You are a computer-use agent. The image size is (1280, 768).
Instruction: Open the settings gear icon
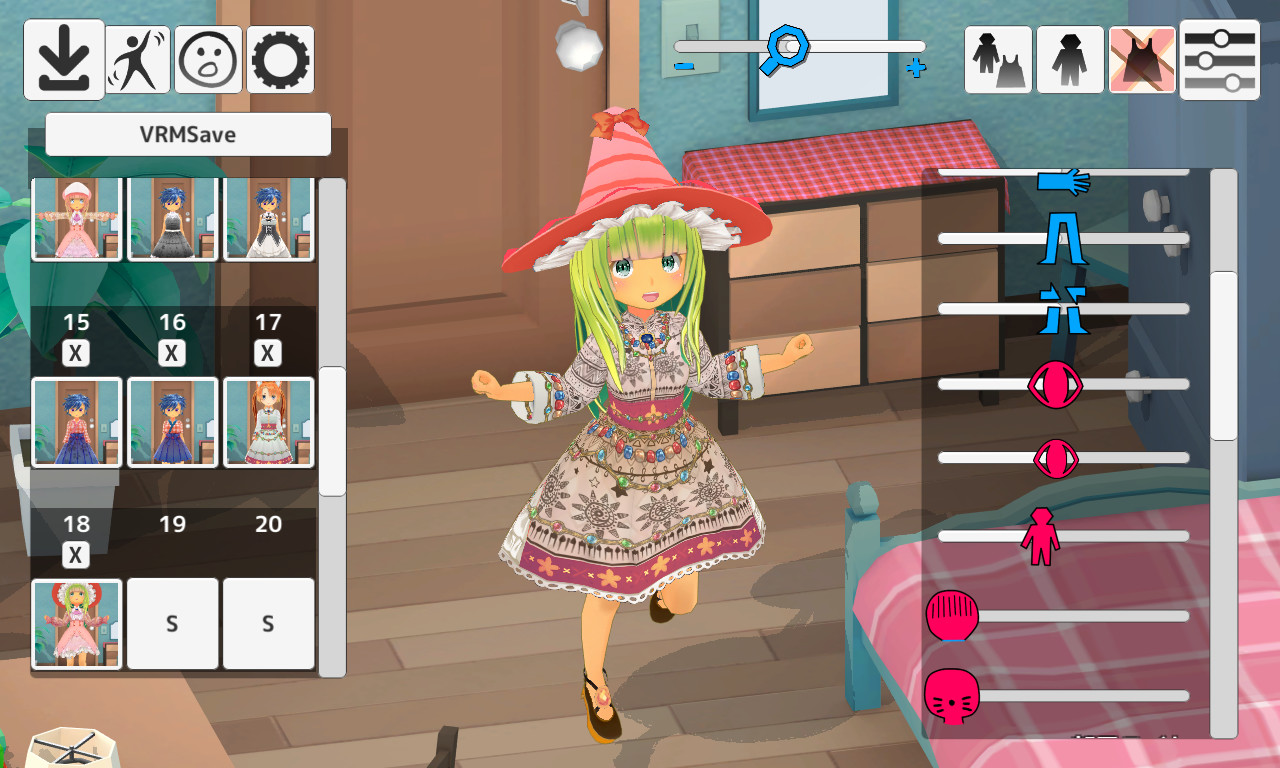click(x=279, y=59)
